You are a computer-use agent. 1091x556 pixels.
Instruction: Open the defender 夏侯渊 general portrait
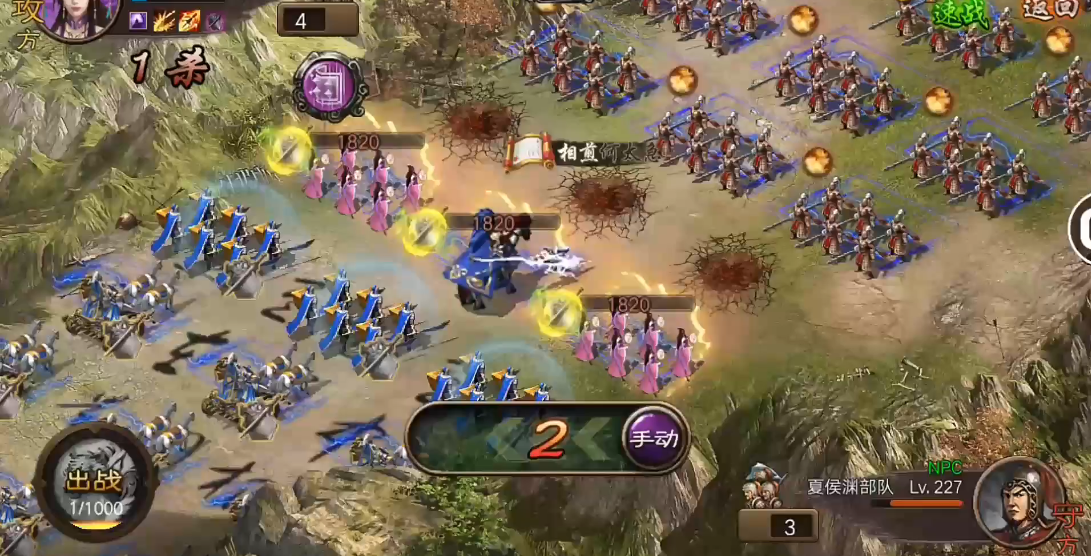(1017, 497)
